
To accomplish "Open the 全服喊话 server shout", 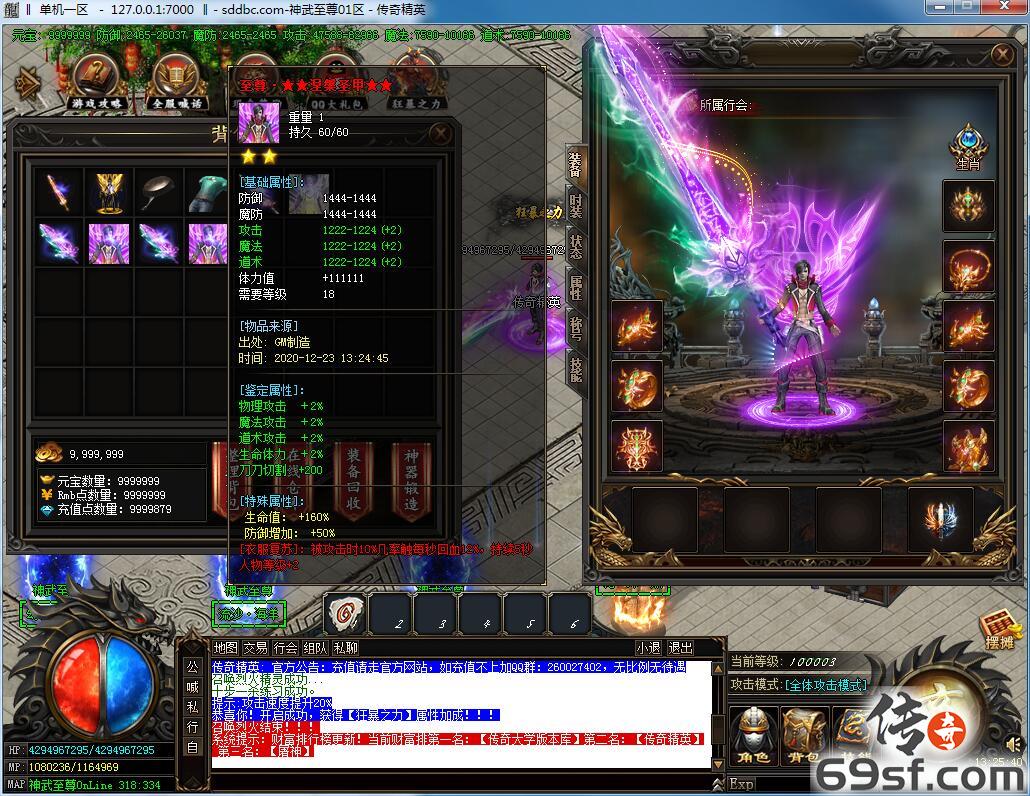I will point(175,81).
